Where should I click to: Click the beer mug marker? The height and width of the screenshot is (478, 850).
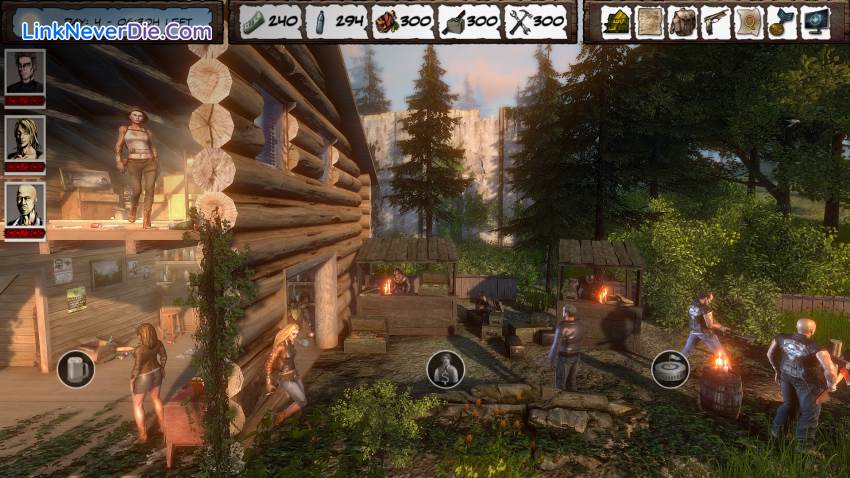(x=75, y=369)
